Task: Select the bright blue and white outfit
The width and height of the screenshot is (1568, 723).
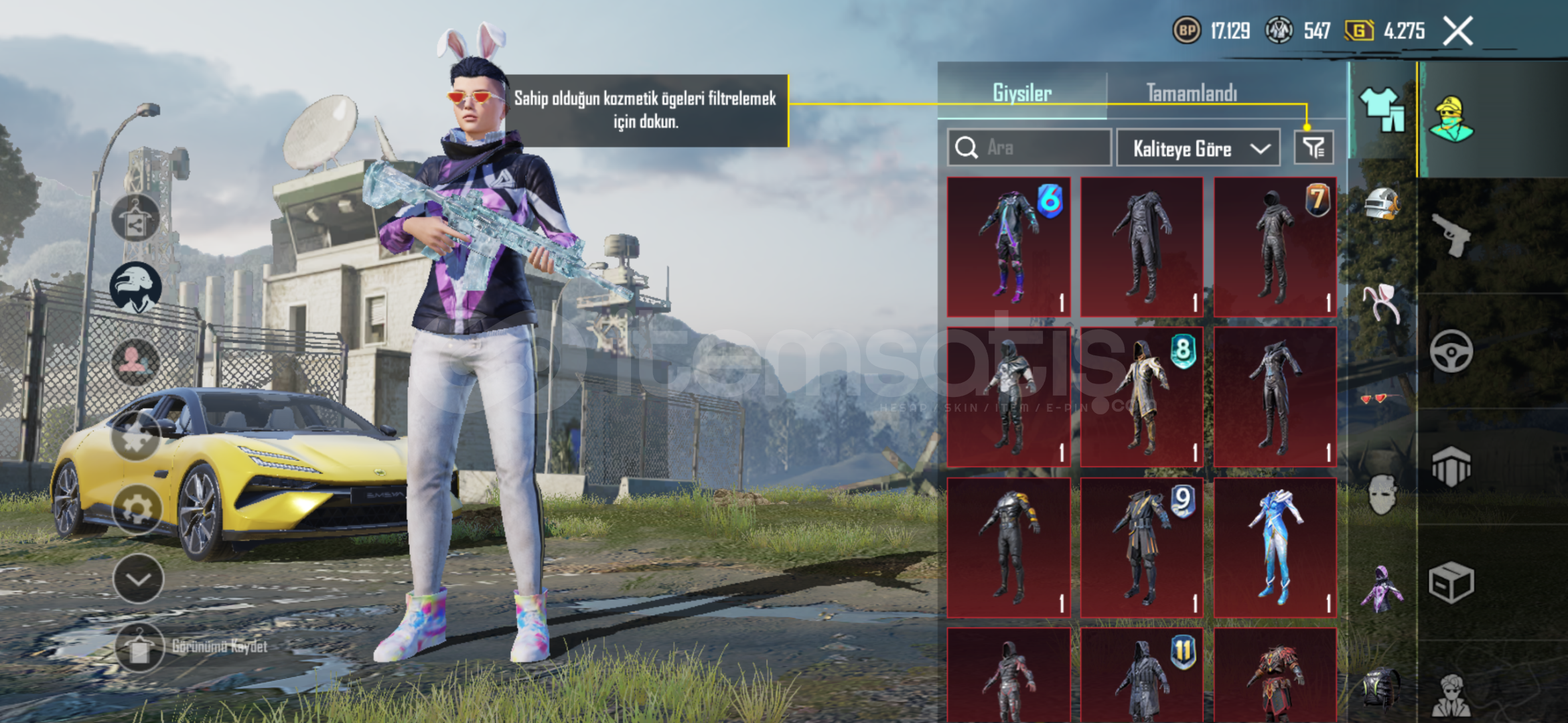Action: point(1275,547)
